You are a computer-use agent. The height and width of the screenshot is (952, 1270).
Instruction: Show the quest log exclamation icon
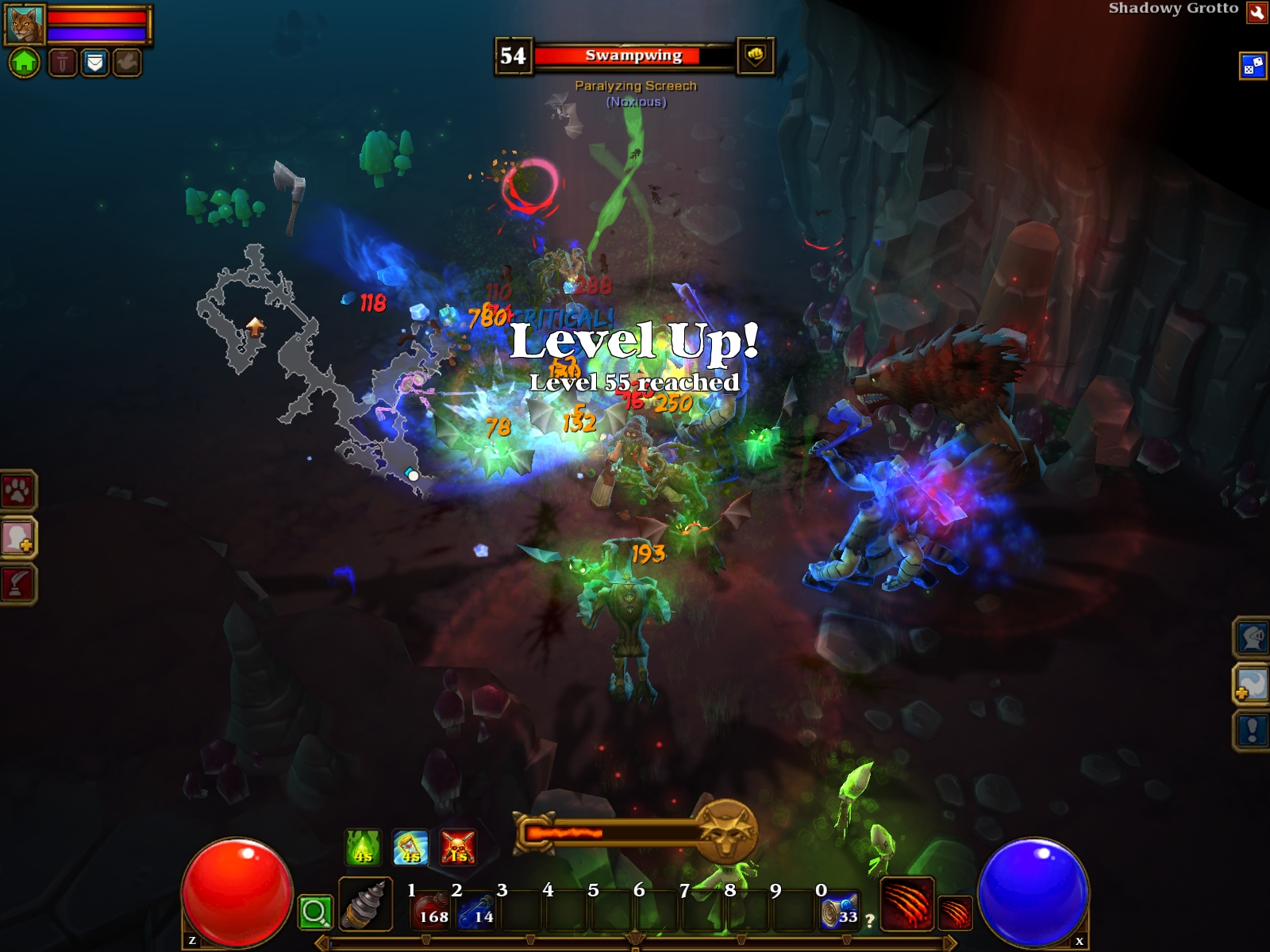tap(1252, 729)
